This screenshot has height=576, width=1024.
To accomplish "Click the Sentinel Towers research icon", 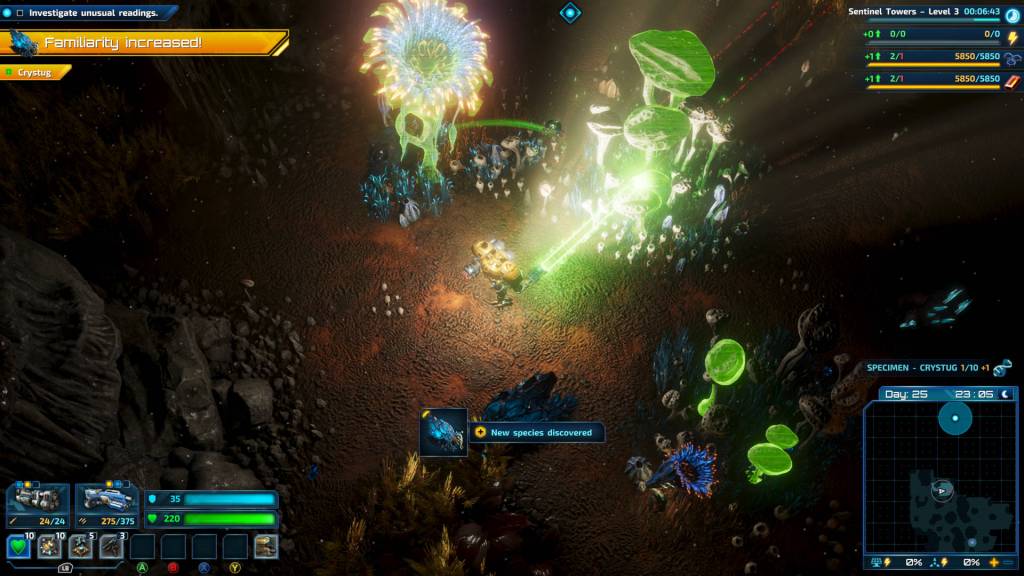I will tap(1012, 14).
